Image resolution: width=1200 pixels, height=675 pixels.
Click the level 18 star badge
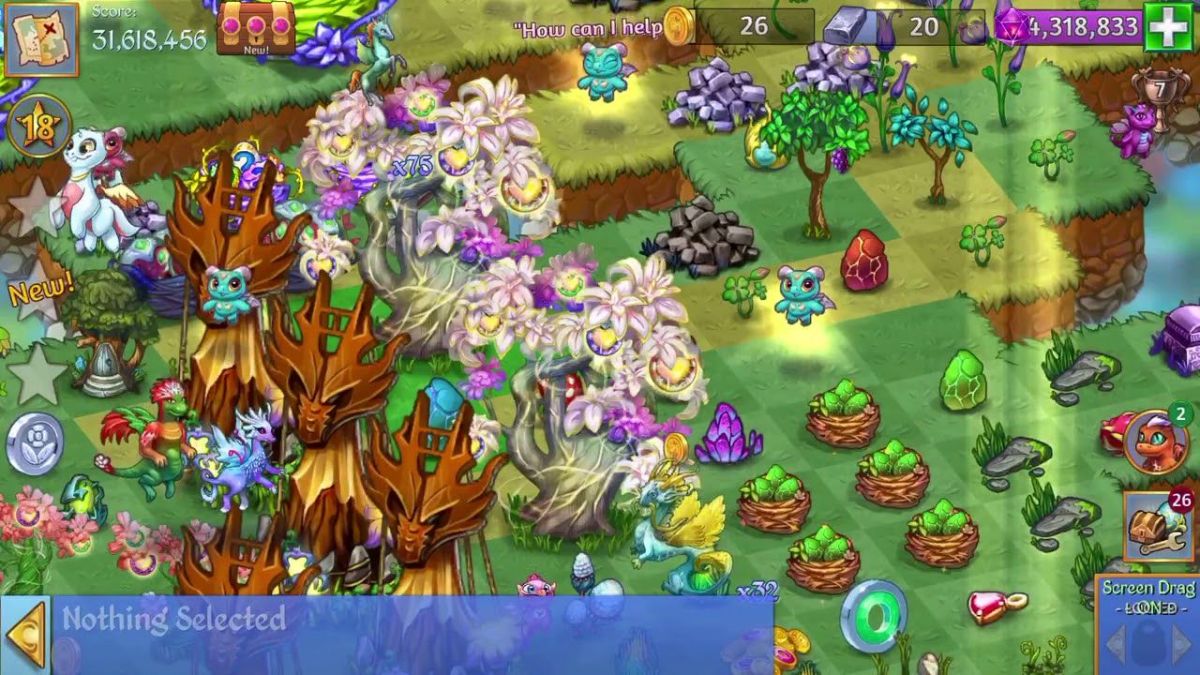pos(40,127)
